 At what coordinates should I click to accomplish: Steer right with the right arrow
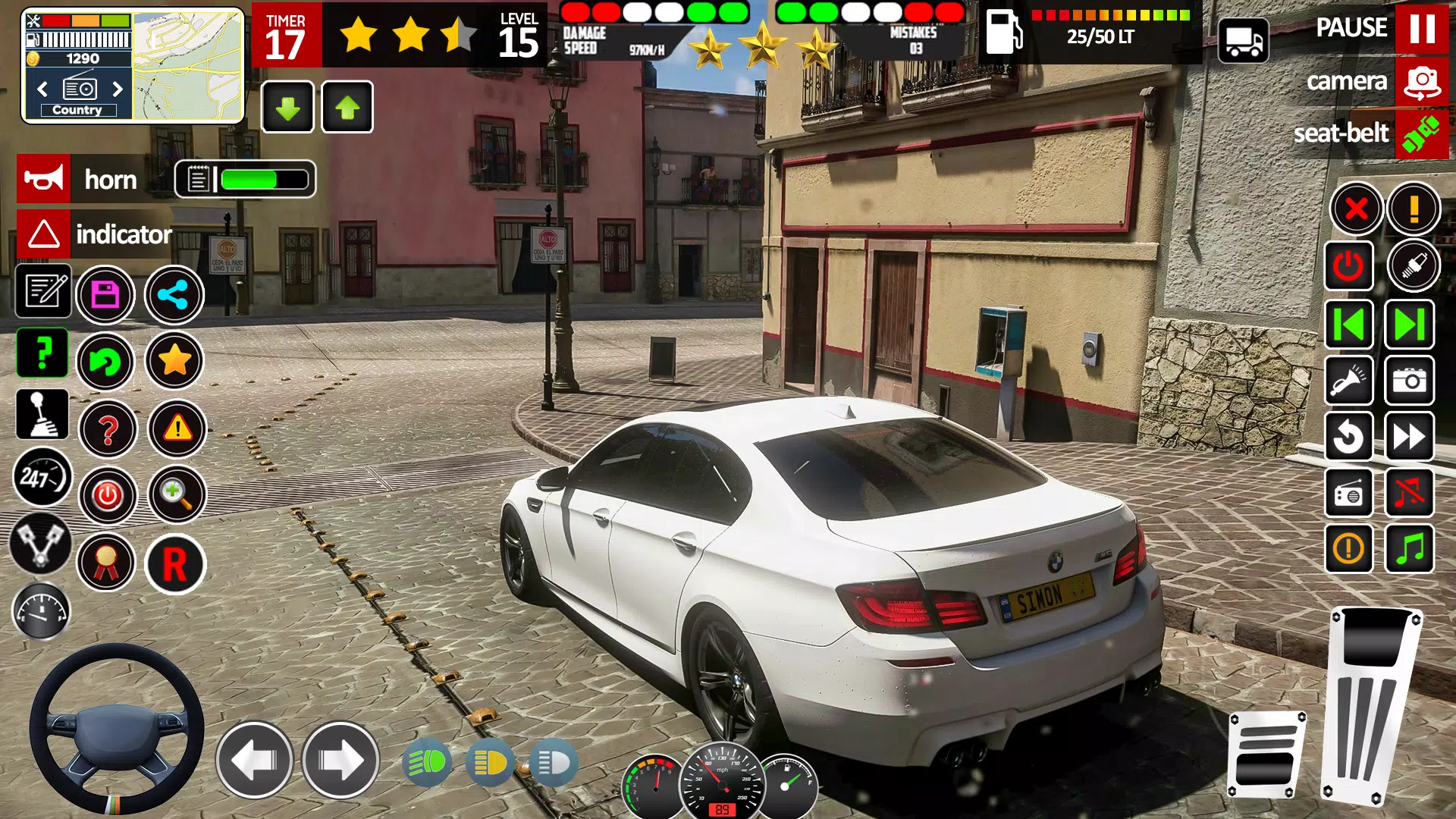click(340, 759)
